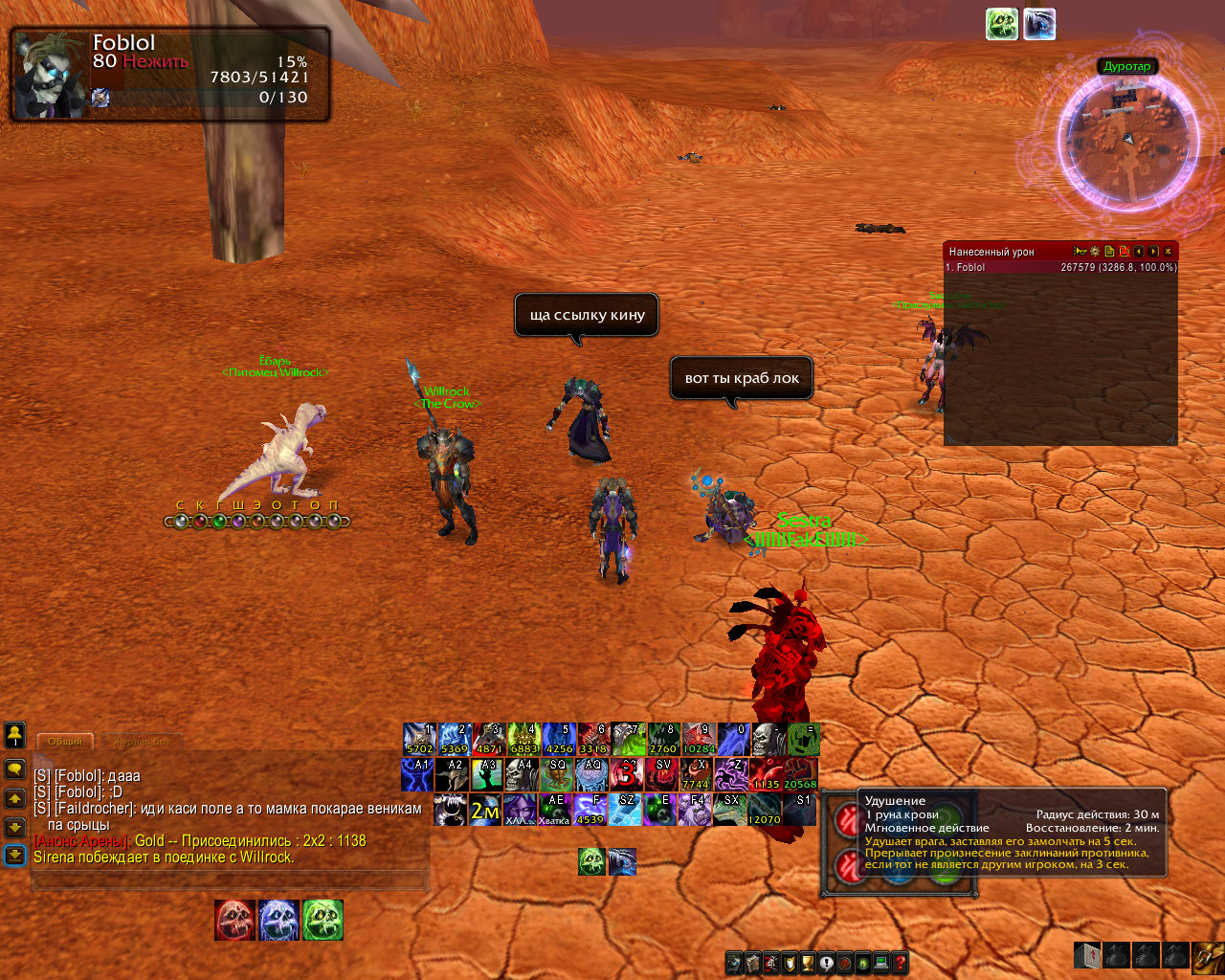The image size is (1225, 980).
Task: Click the green skull buff icon near minimap
Action: (1001, 24)
